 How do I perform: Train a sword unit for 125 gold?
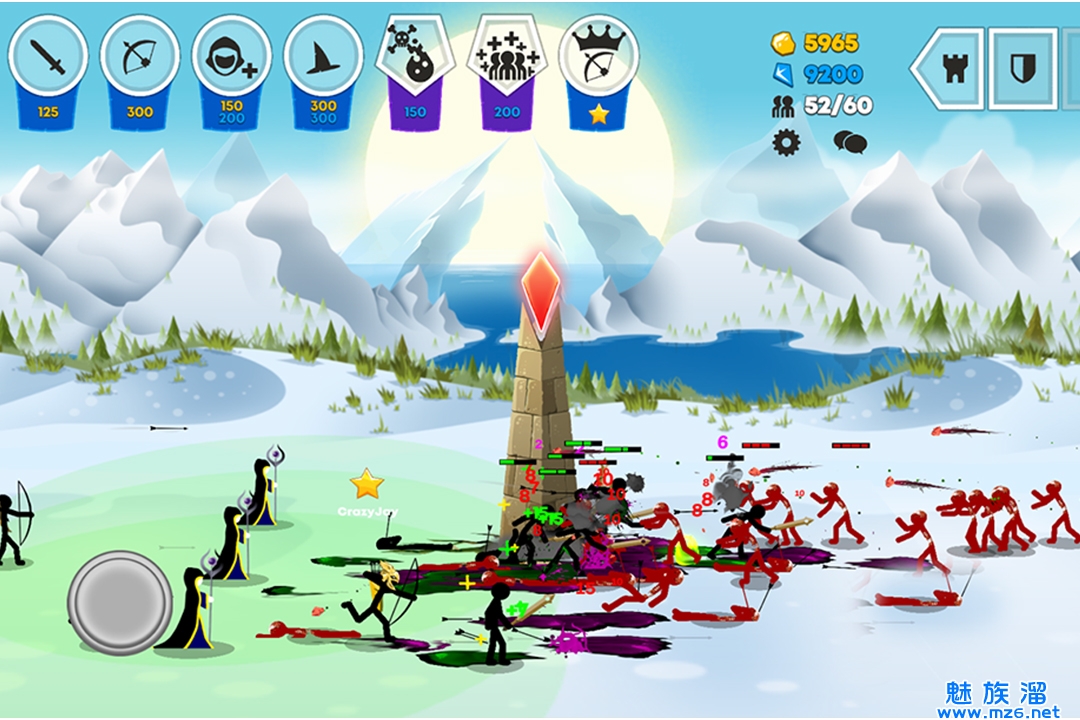[x=48, y=57]
